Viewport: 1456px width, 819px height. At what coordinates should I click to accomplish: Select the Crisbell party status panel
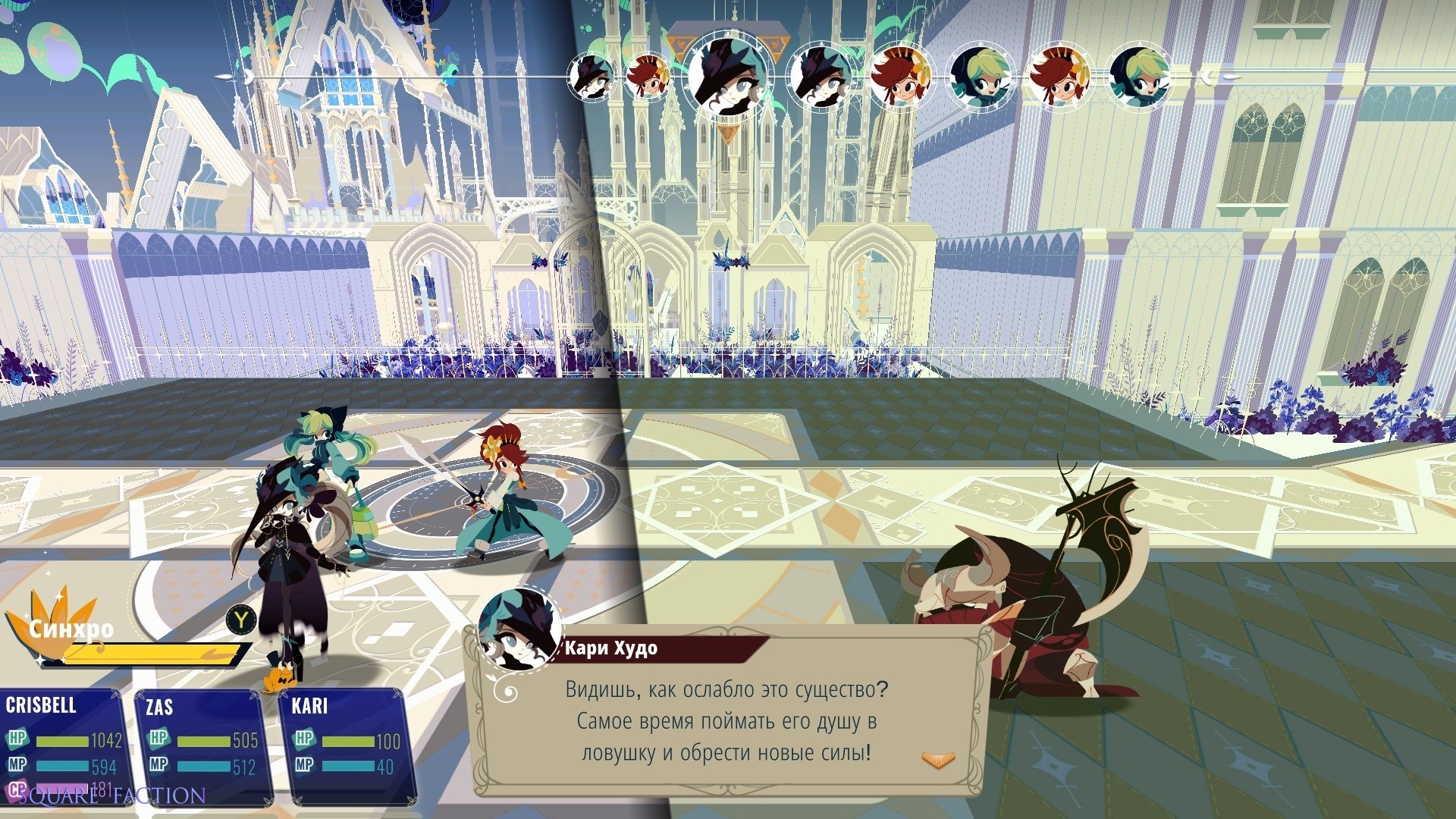coord(61,745)
